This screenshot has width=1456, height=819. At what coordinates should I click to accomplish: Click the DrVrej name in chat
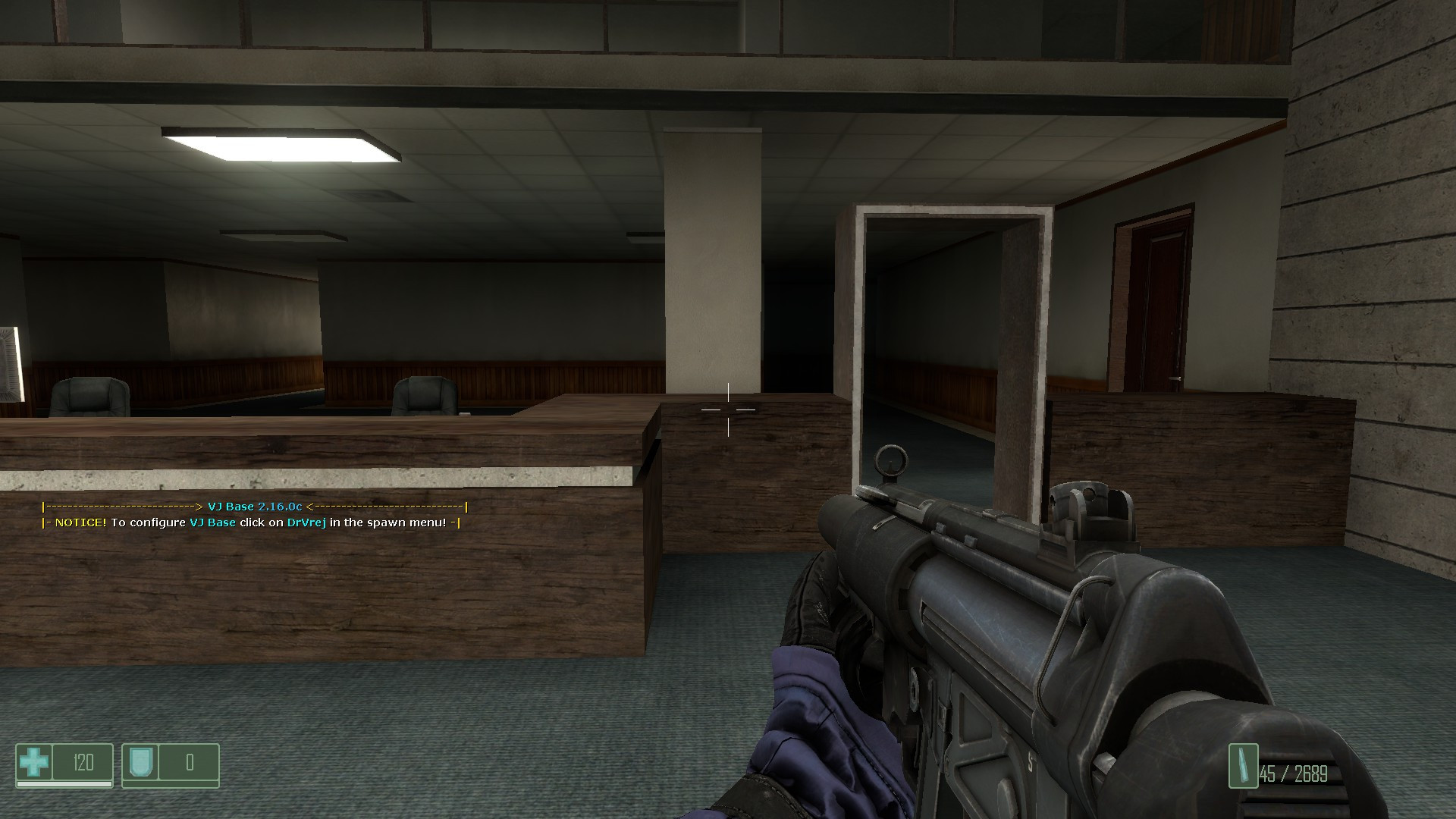pos(305,523)
